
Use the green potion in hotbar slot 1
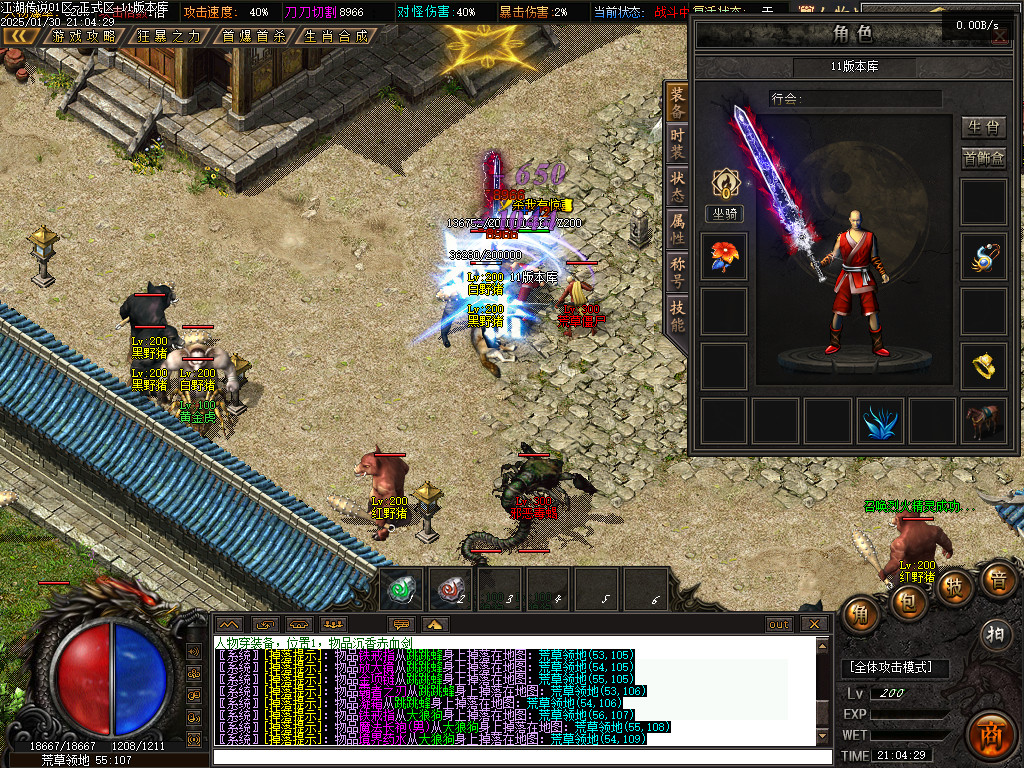click(x=404, y=590)
